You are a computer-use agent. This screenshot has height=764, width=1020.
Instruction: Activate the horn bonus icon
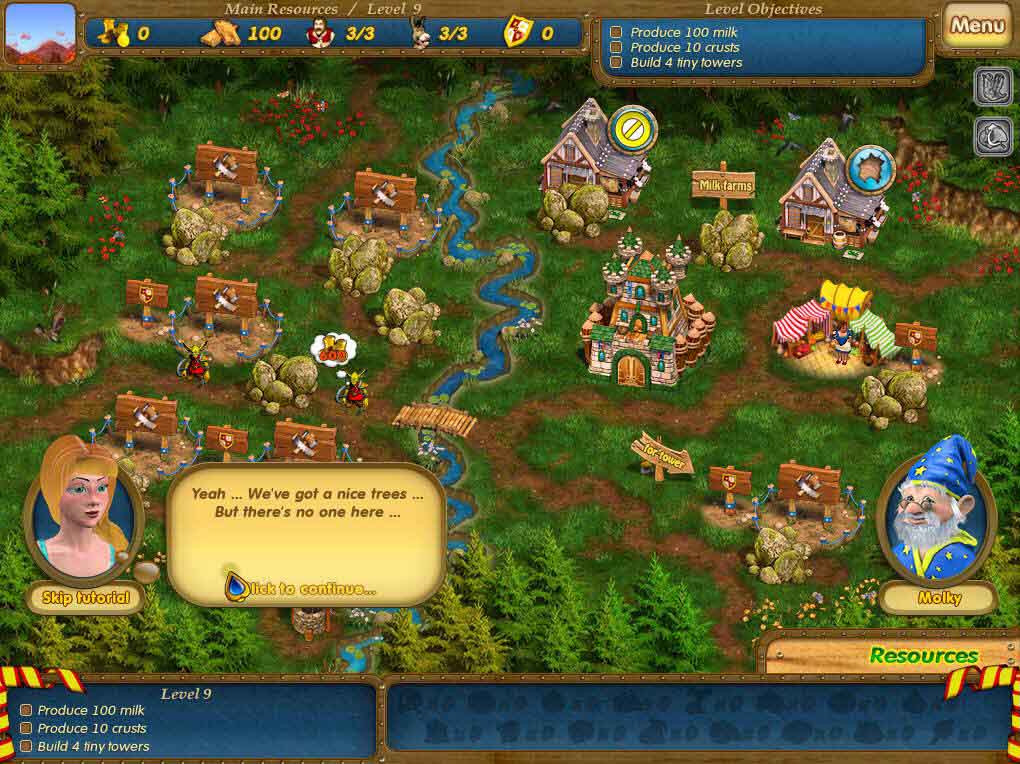point(993,137)
